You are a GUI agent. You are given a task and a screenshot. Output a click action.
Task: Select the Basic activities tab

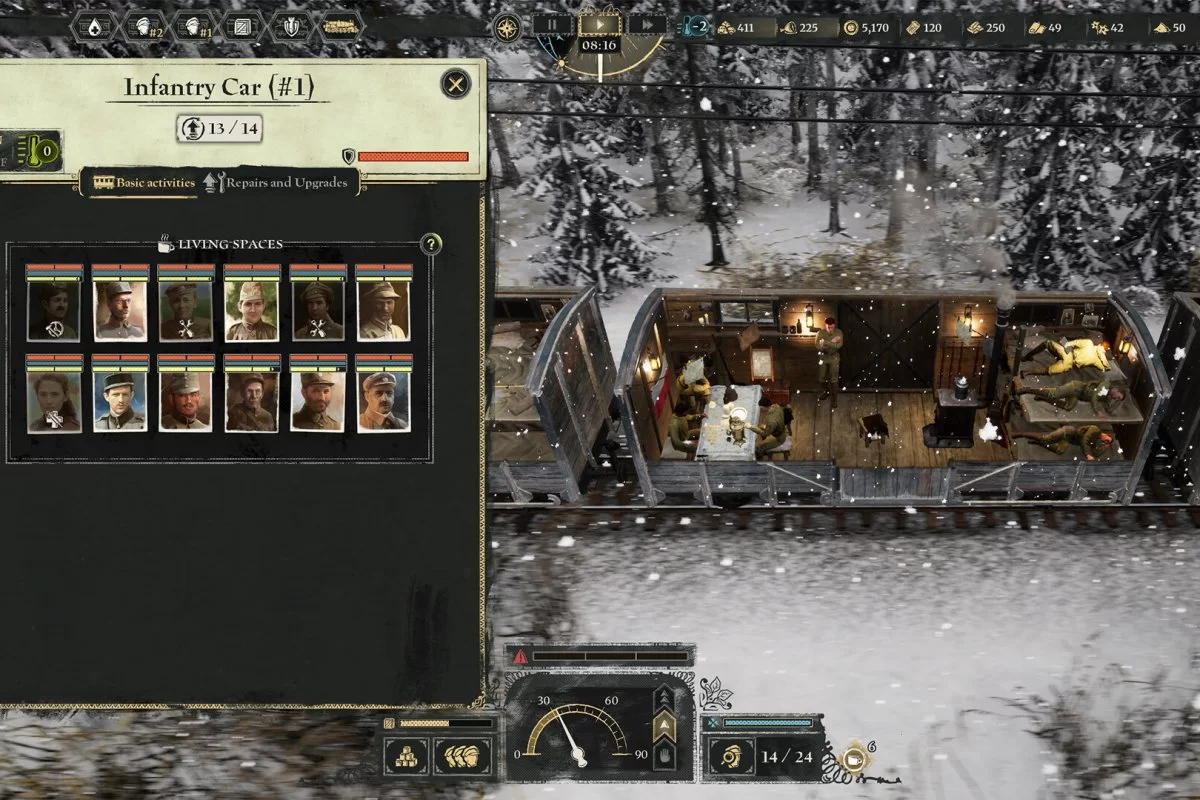(x=144, y=183)
